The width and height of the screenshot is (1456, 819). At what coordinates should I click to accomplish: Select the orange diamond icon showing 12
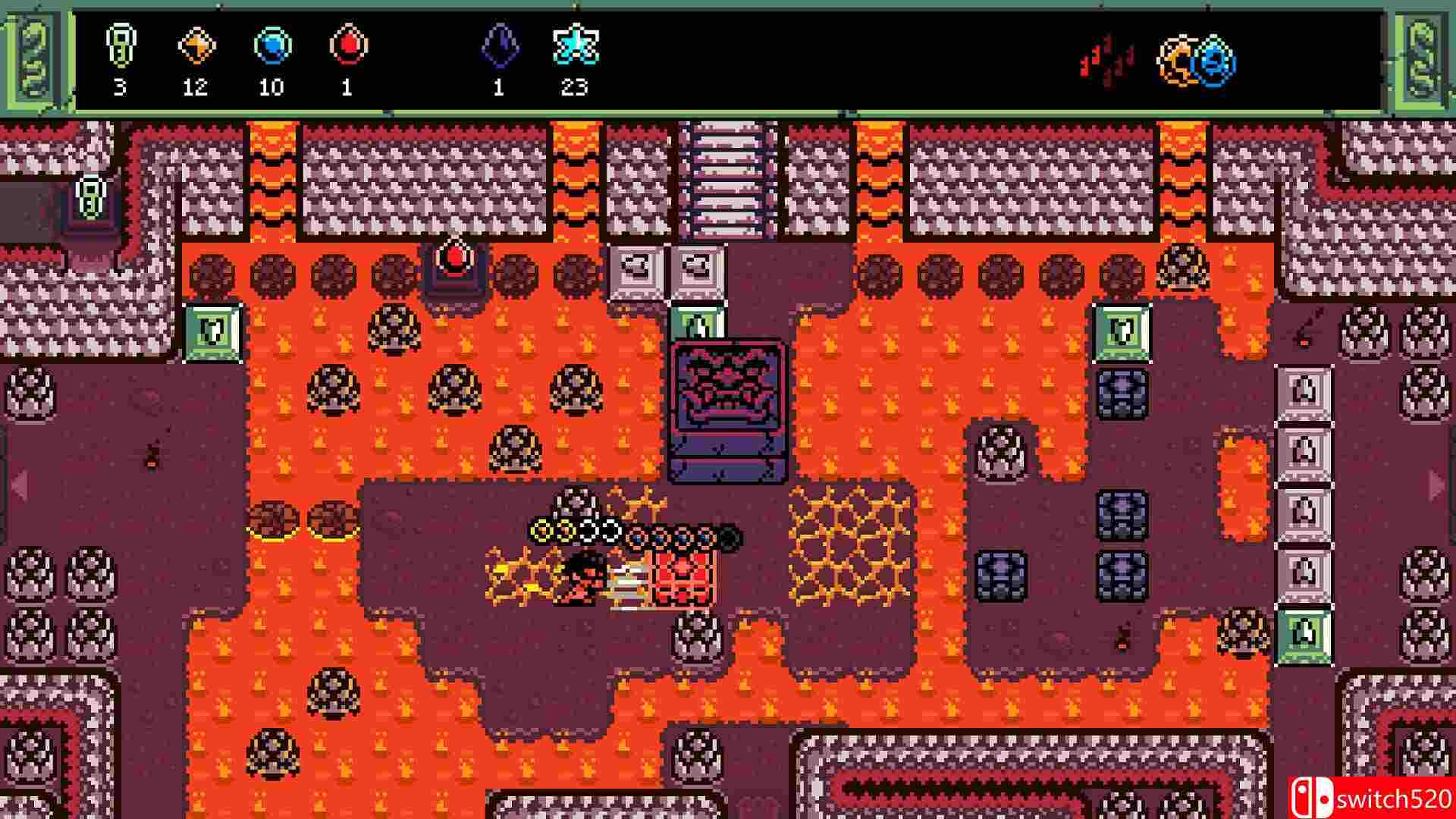click(196, 47)
